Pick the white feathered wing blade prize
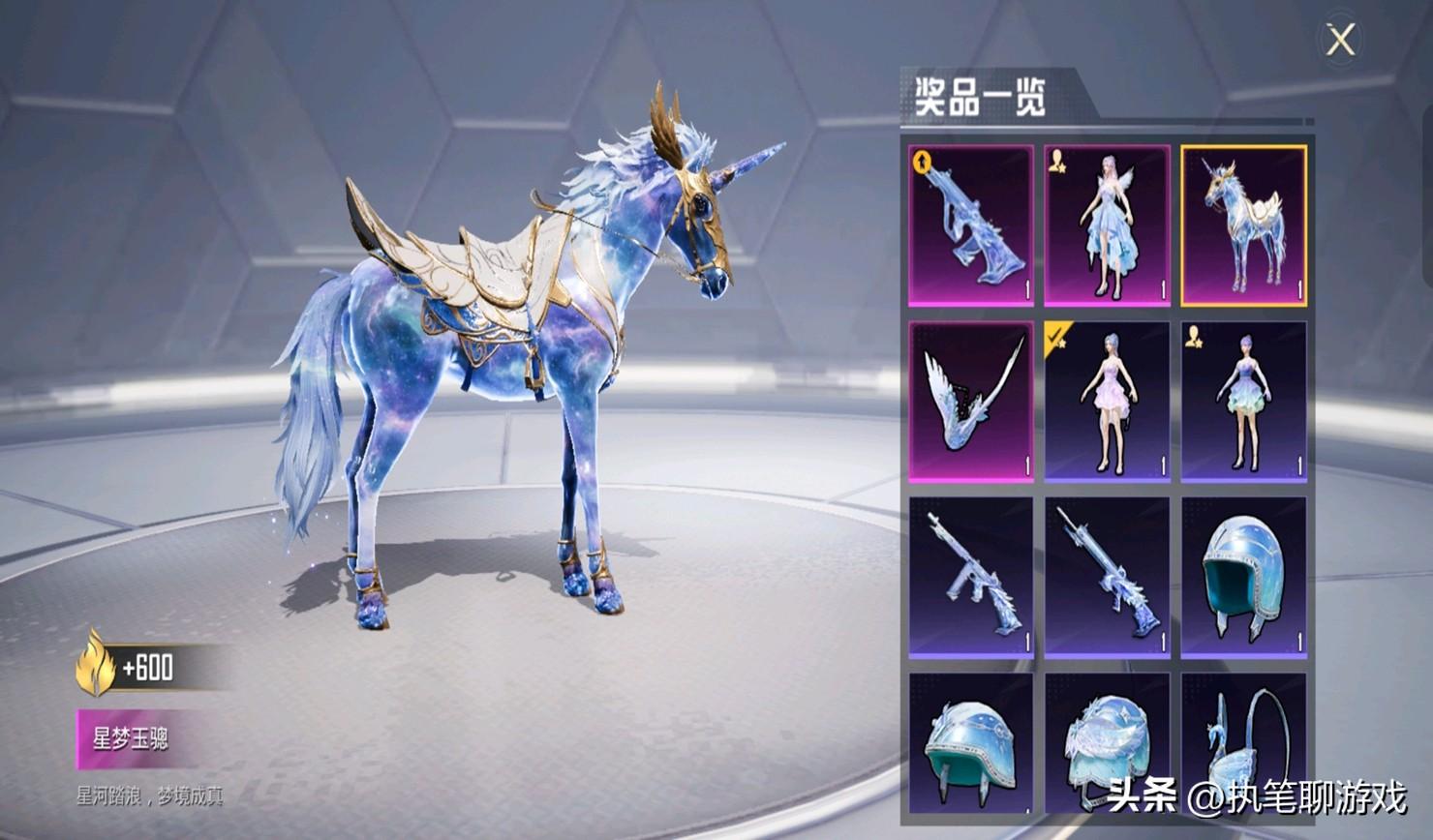The height and width of the screenshot is (840, 1433). pos(971,402)
